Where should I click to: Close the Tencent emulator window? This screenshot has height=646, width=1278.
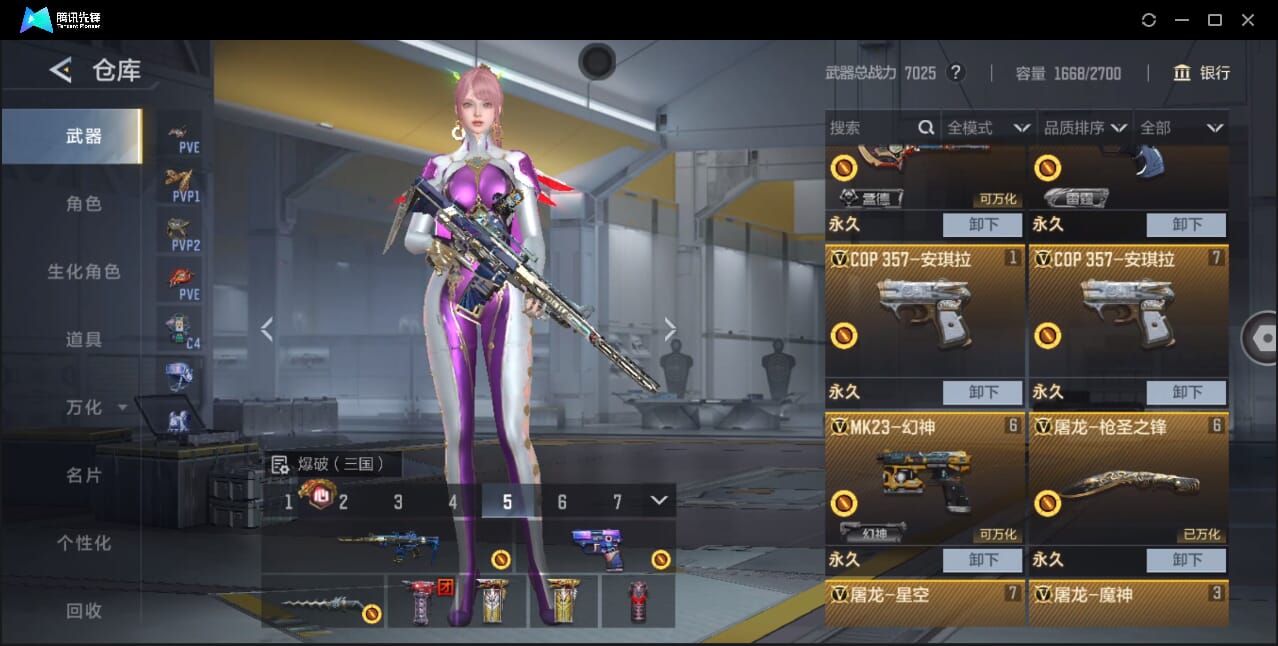pos(1248,20)
